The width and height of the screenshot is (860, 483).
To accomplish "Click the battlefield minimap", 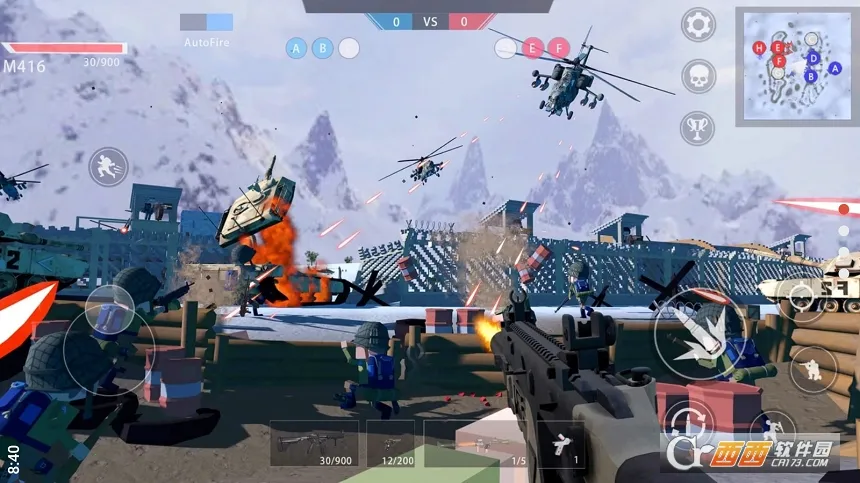I will (x=796, y=66).
